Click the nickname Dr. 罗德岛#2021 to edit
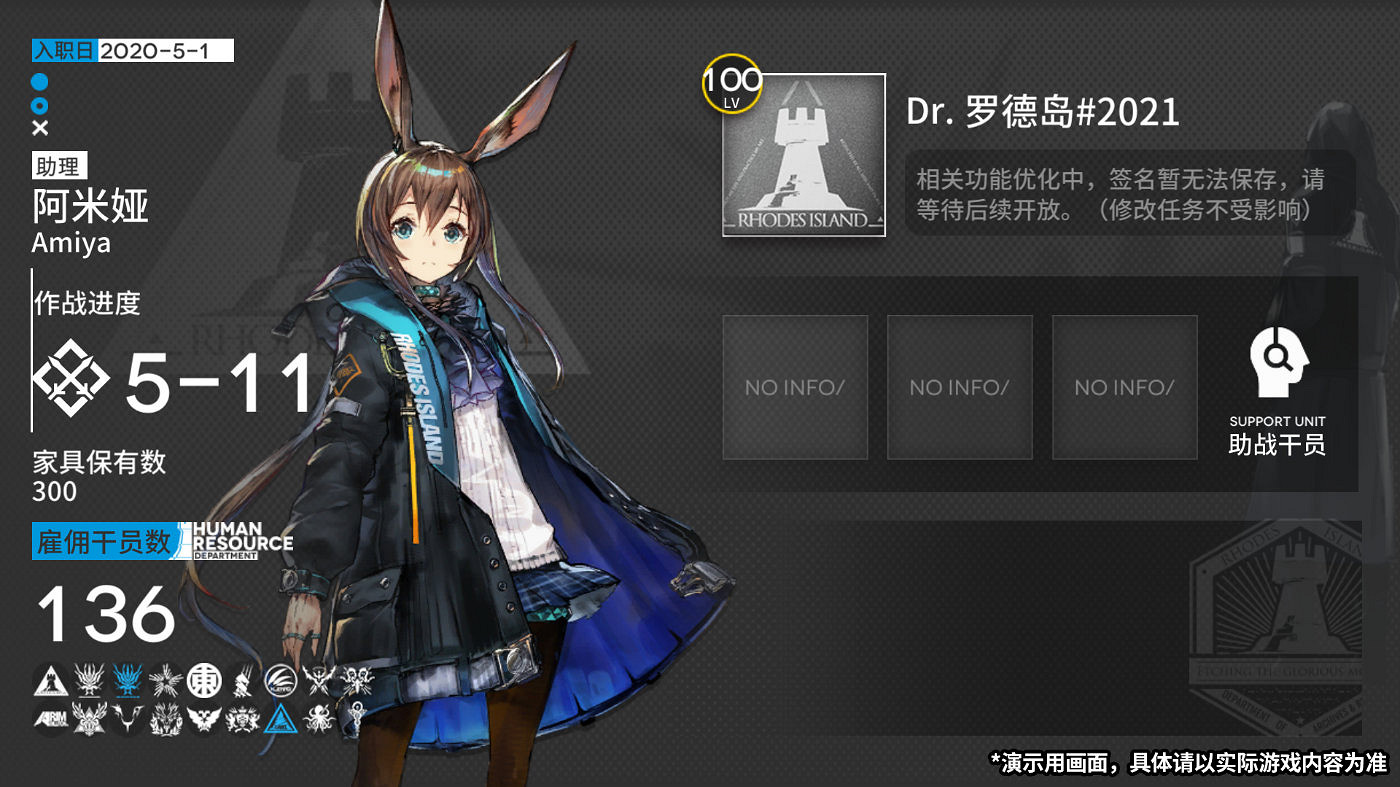The height and width of the screenshot is (787, 1400). (1043, 112)
